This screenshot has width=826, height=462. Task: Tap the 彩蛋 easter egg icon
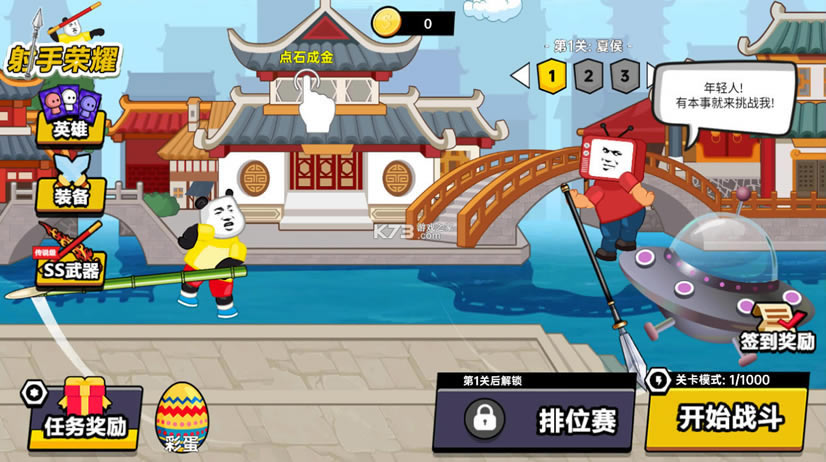(180, 417)
